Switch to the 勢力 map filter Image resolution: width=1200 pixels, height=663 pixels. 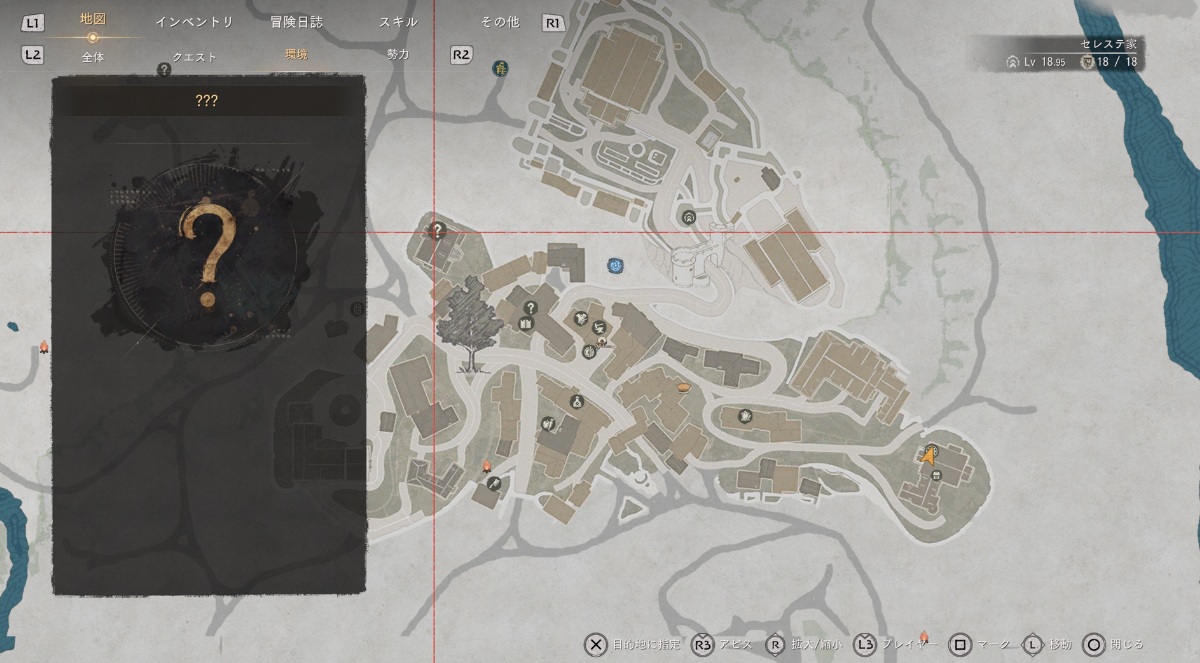[398, 56]
